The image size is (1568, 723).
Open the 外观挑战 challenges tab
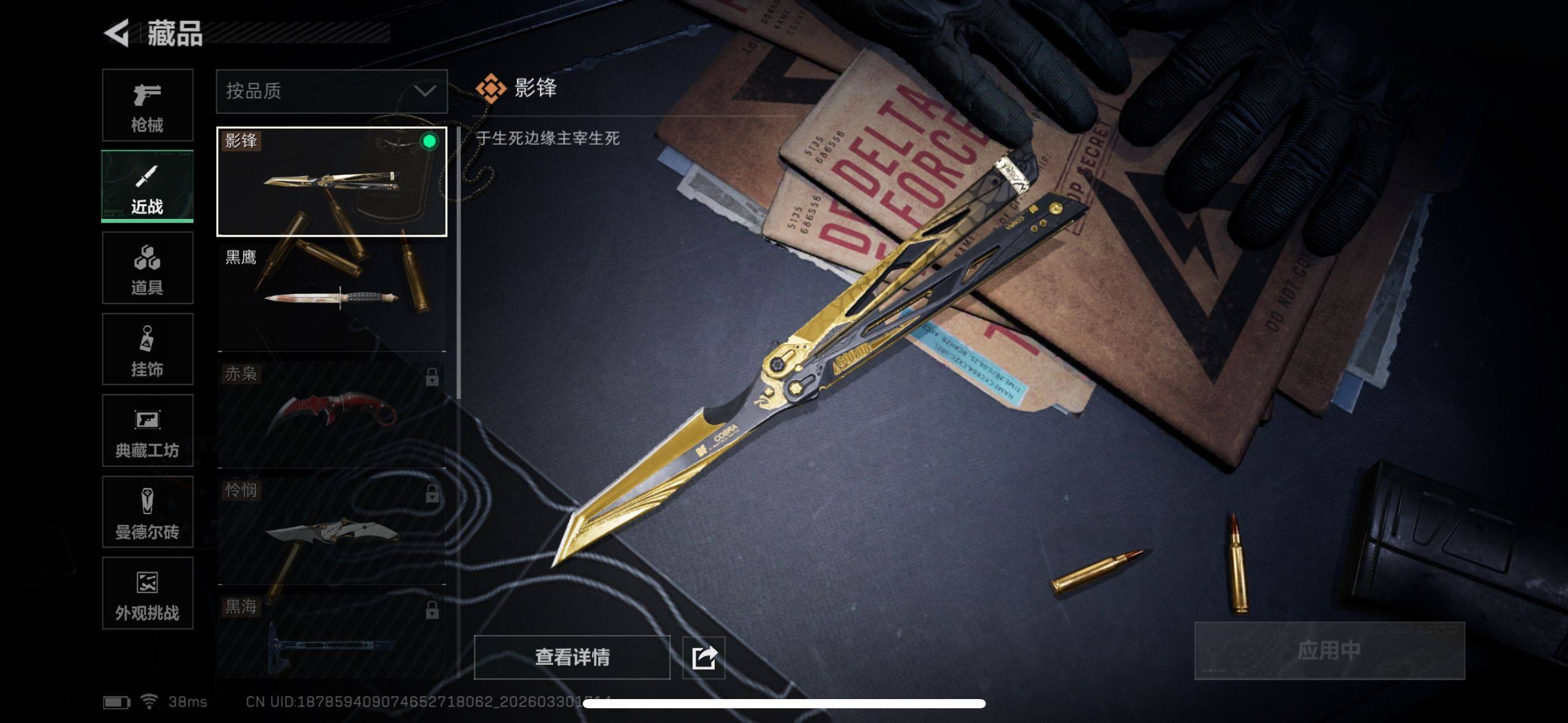(147, 593)
